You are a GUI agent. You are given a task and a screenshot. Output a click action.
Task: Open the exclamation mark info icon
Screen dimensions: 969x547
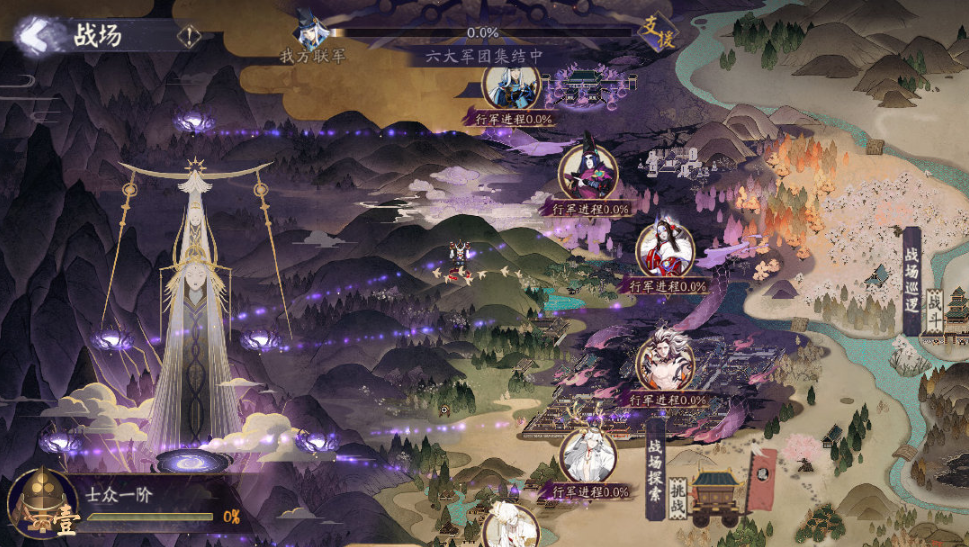click(x=188, y=37)
